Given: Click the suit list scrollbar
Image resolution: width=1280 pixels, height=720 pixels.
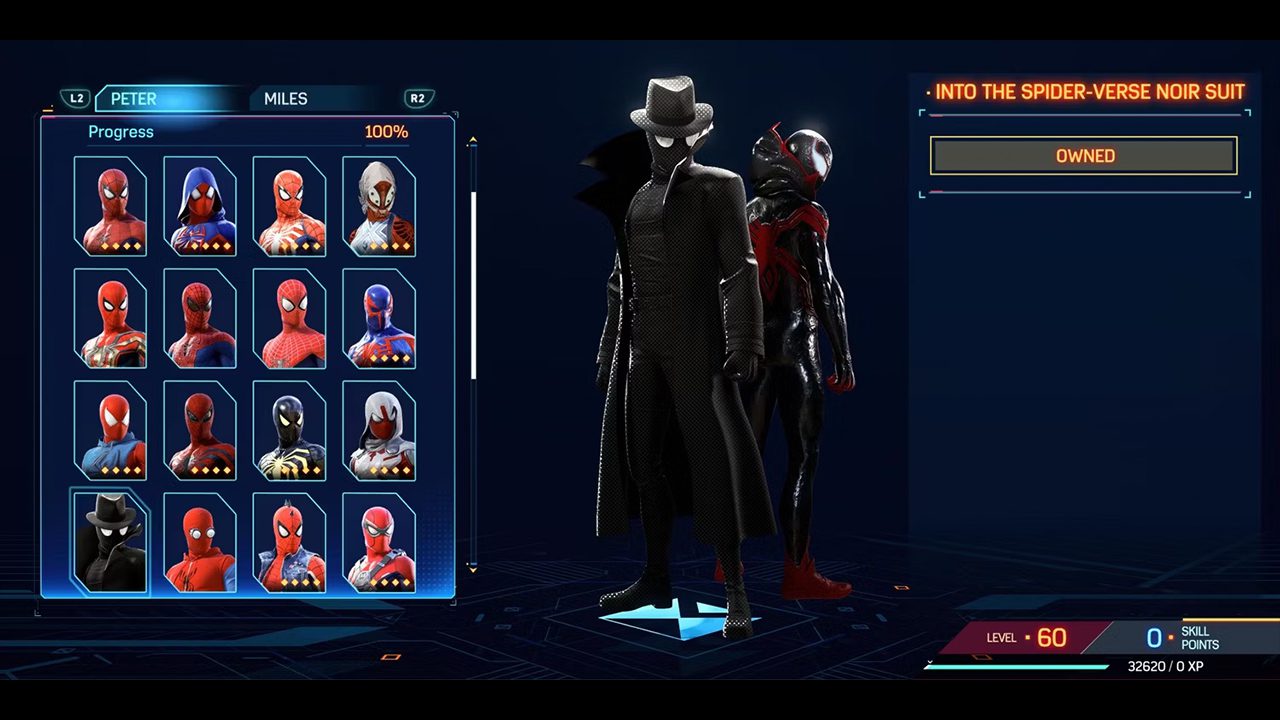Looking at the screenshot, I should click(x=473, y=285).
